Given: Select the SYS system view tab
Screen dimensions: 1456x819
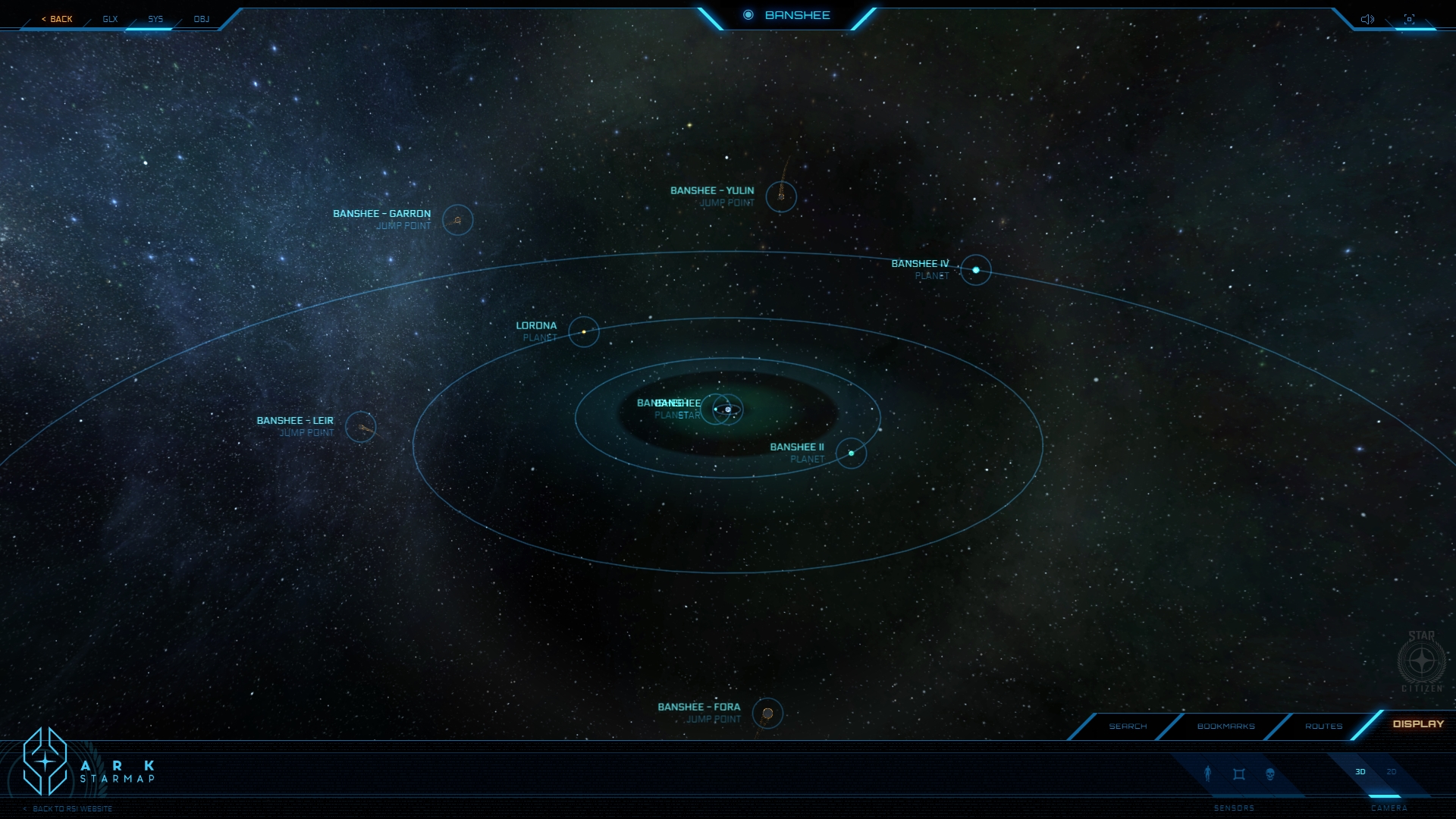Looking at the screenshot, I should tap(155, 19).
